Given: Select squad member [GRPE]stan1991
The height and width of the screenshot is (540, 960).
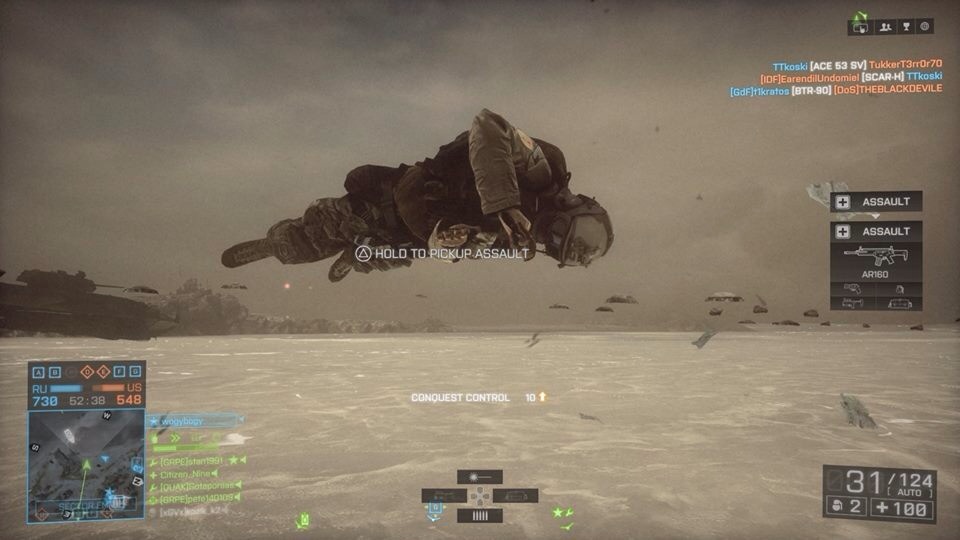Looking at the screenshot, I should (x=196, y=461).
